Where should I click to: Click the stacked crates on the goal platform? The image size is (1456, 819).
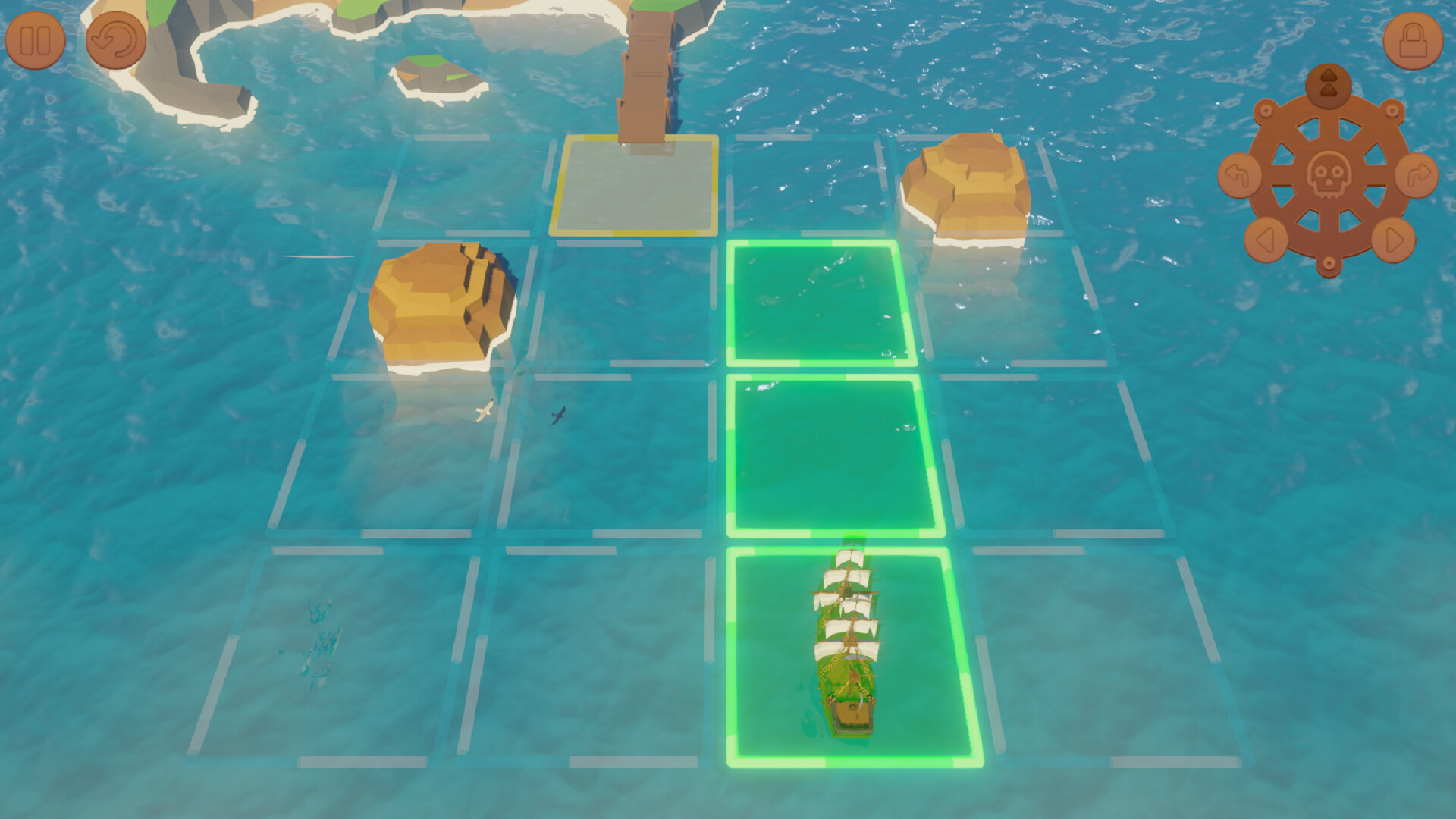tap(645, 76)
